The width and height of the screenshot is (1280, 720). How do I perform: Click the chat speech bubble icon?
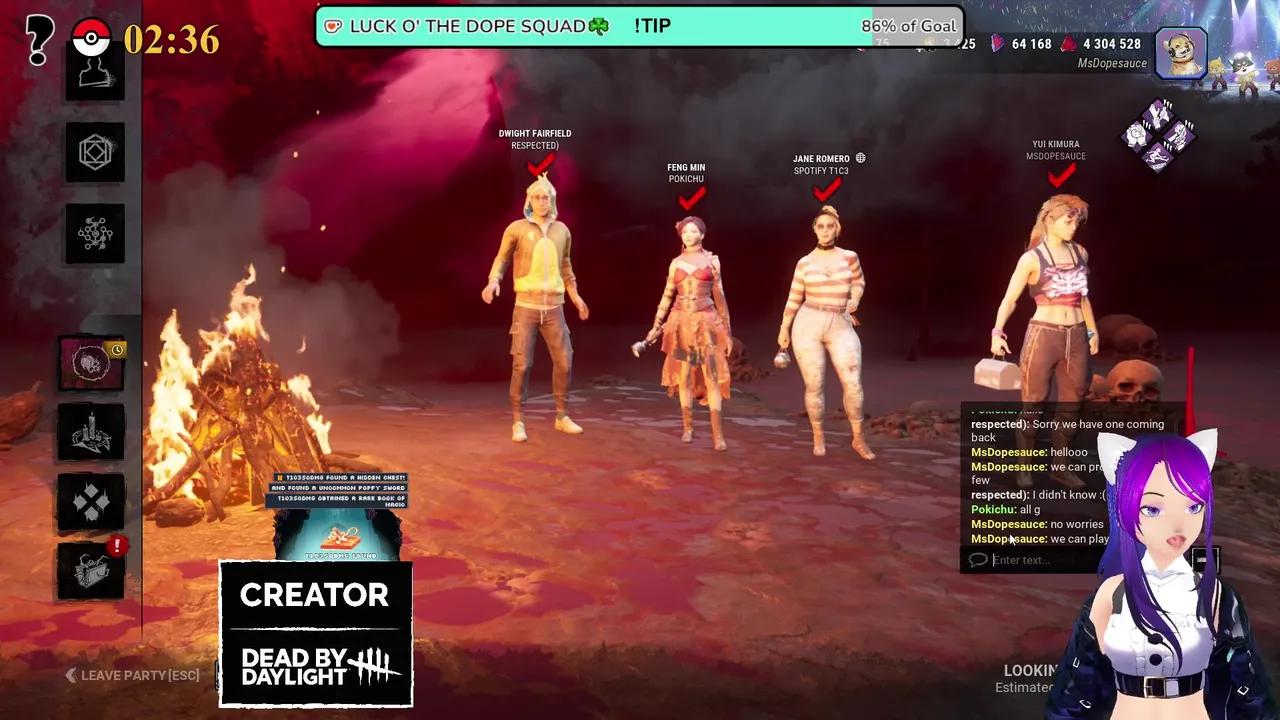pos(976,560)
